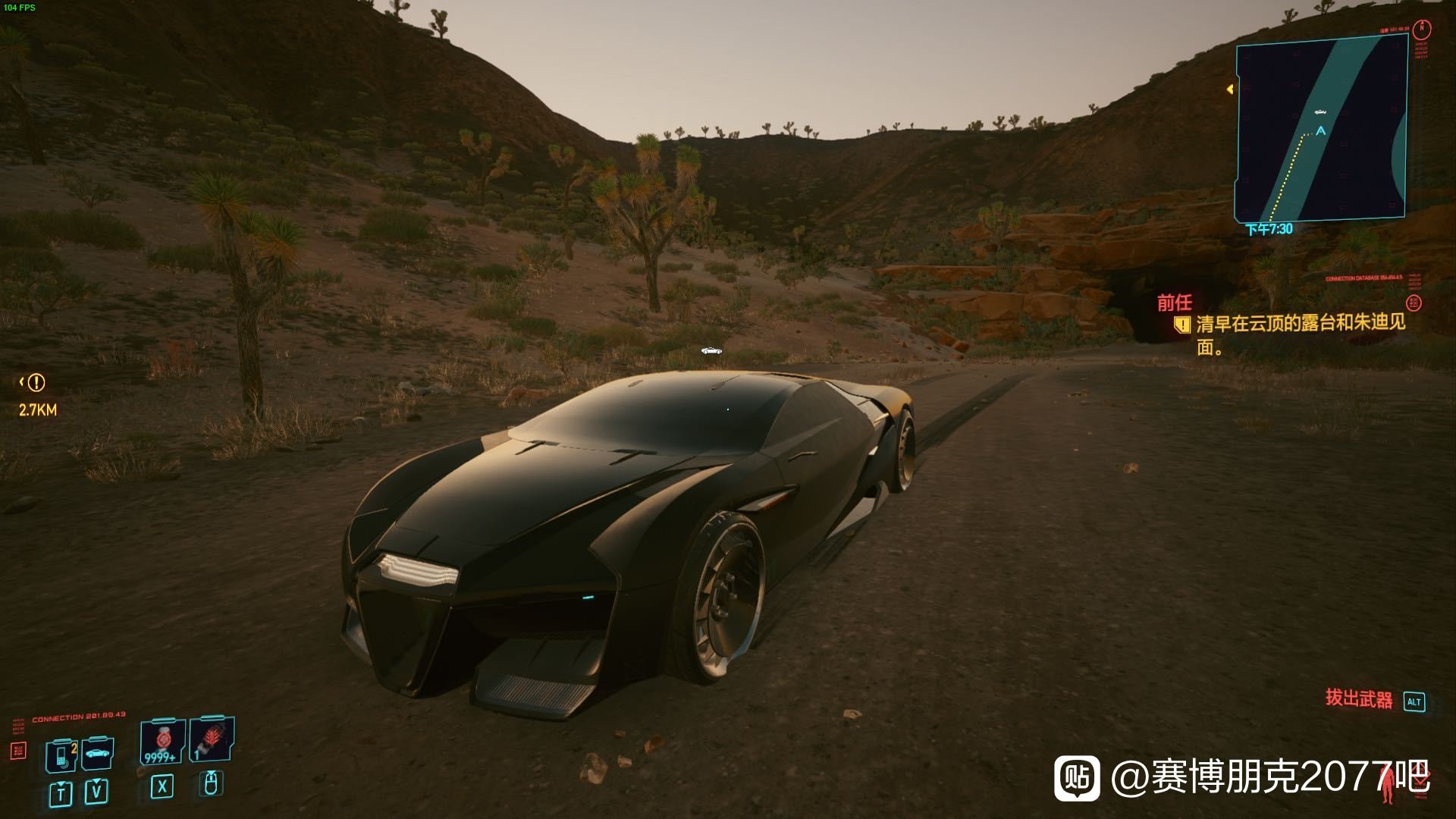
Task: Open the phone icon showing two messages
Action: [61, 755]
